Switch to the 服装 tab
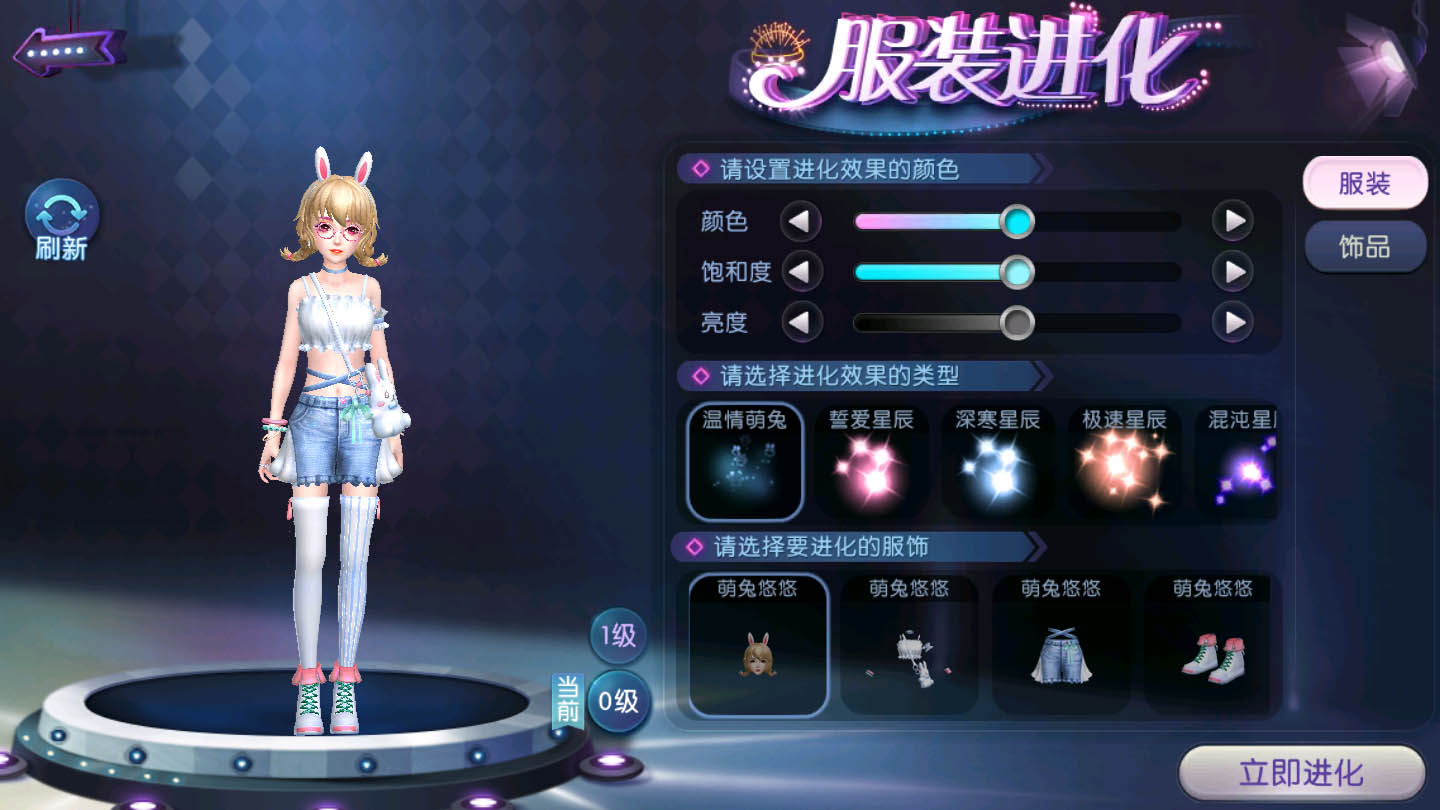1440x810 pixels. click(x=1364, y=184)
